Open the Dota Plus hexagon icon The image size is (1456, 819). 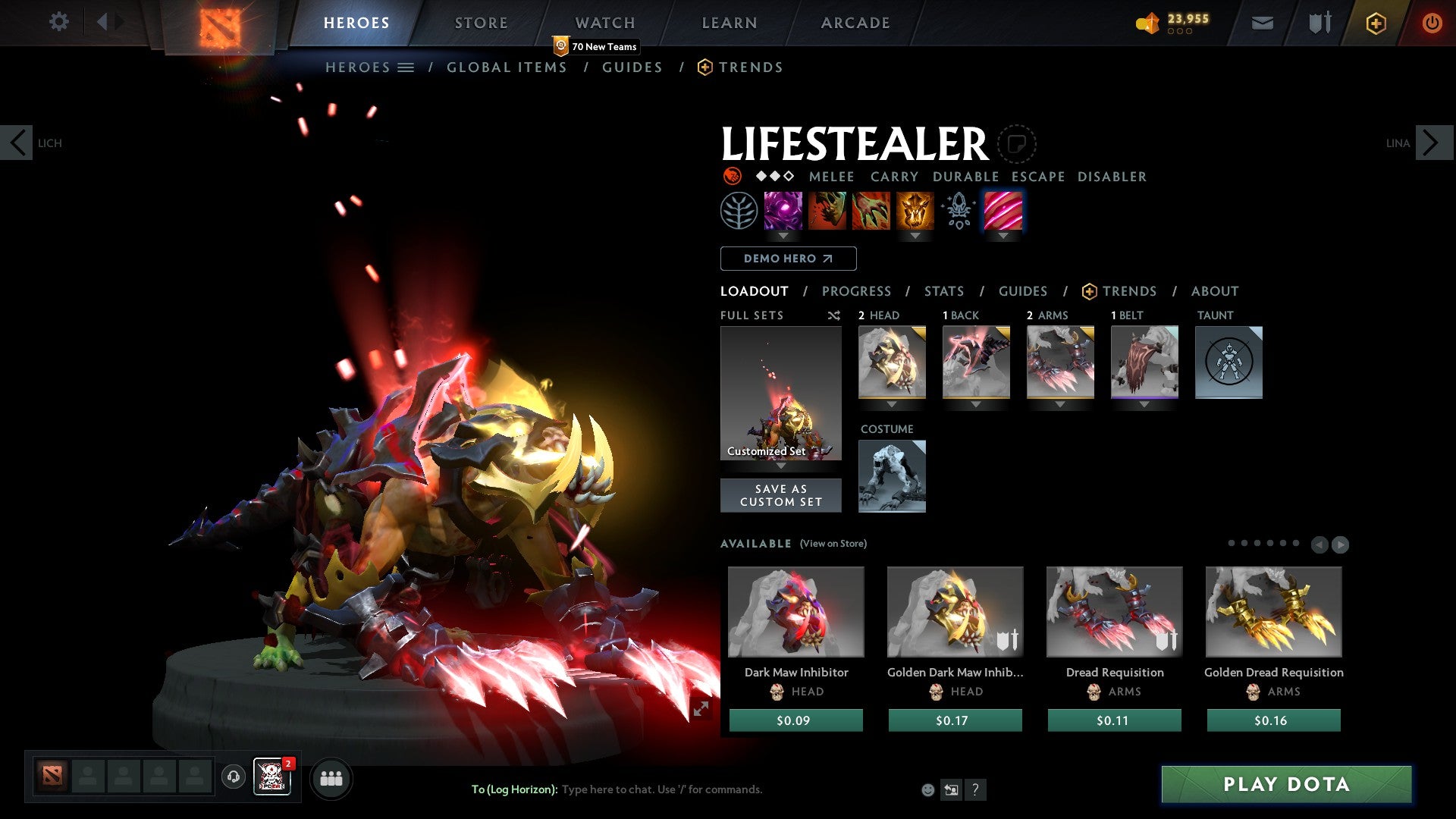point(1375,23)
